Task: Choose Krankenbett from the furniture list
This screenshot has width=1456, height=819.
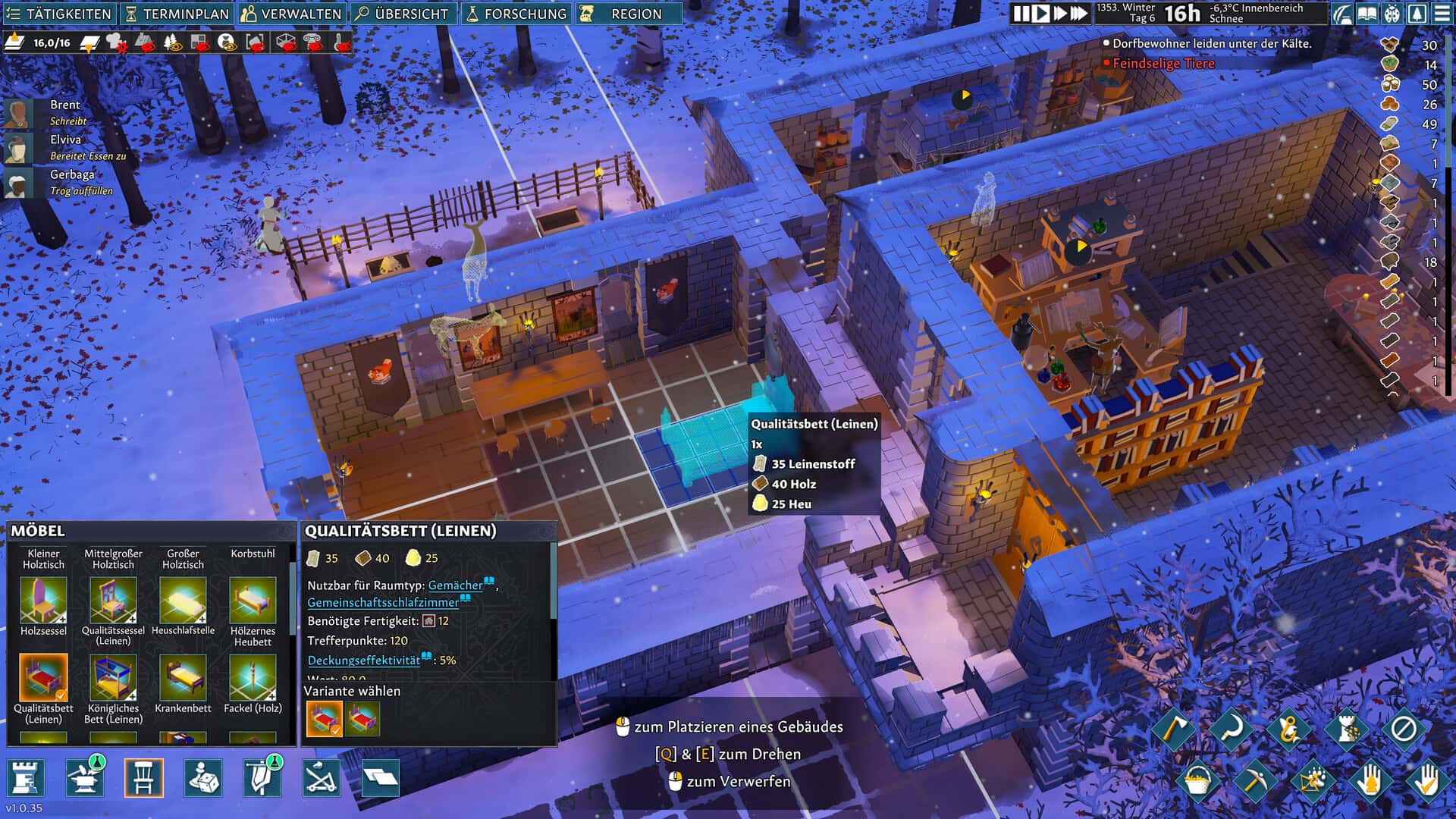Action: tap(183, 677)
